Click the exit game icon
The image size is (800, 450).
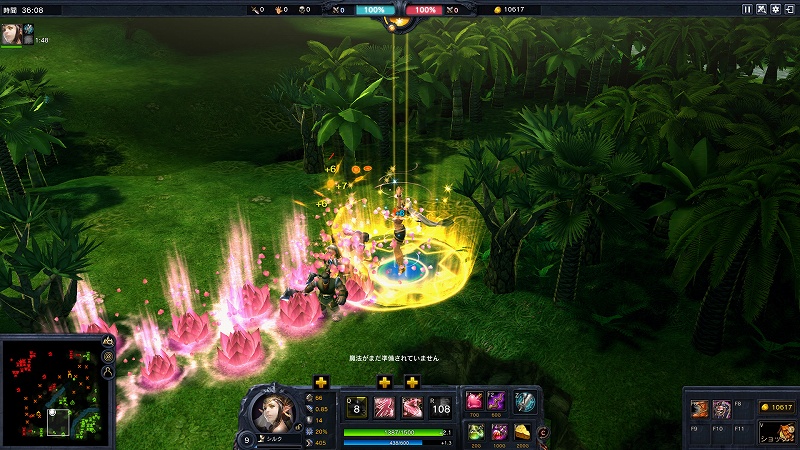point(789,9)
